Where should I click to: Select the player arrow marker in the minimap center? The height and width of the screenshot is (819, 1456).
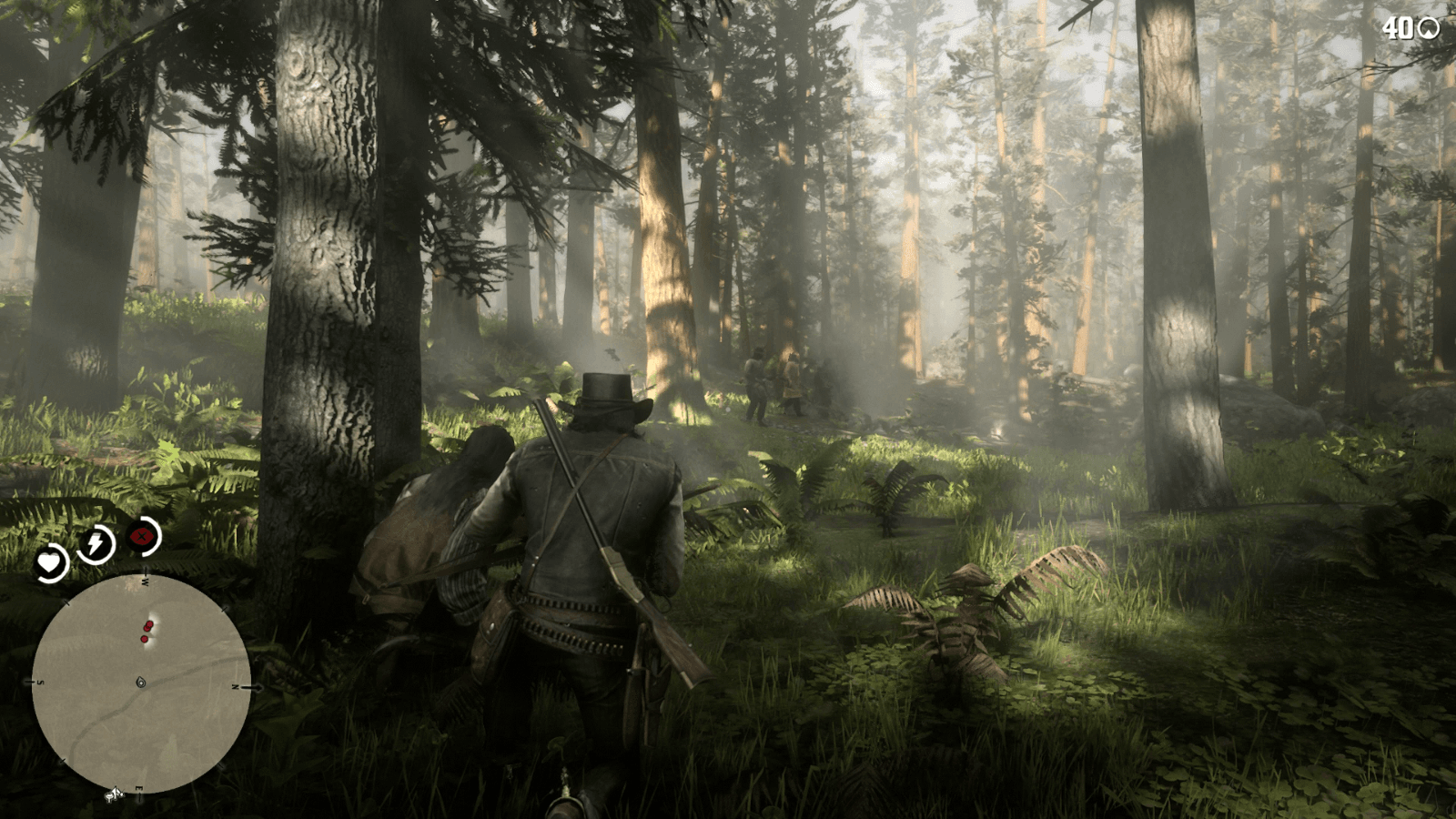click(140, 682)
